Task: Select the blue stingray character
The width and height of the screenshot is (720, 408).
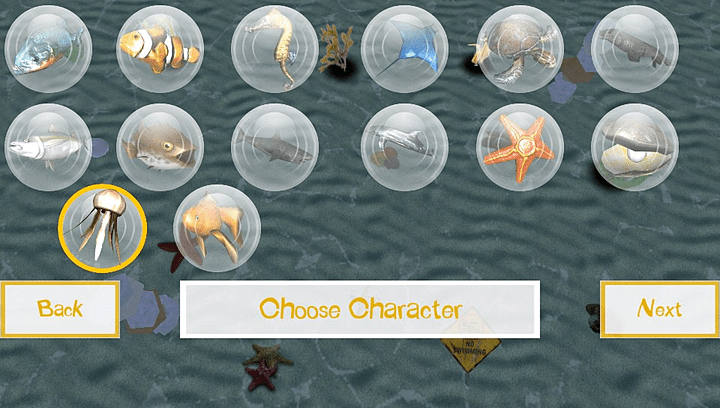Action: click(x=405, y=48)
